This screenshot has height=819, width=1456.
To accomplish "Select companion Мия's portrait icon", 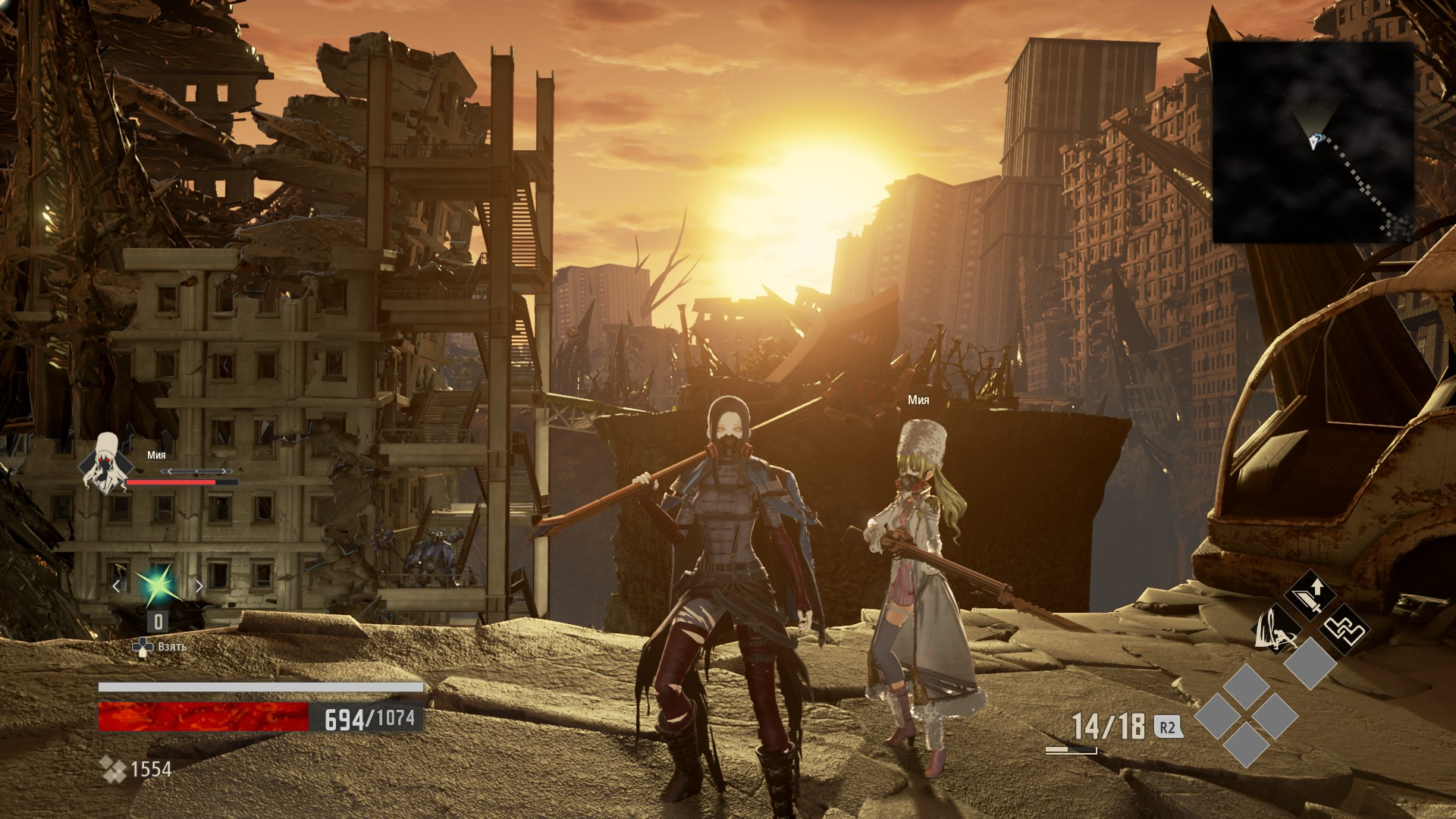I will pyautogui.click(x=105, y=463).
